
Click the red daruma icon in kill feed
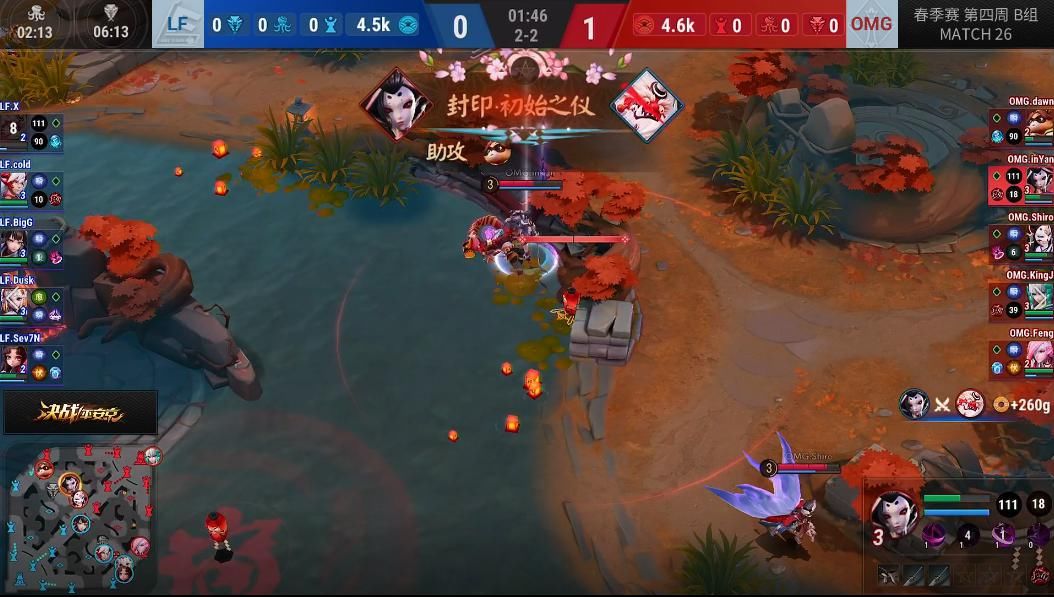click(x=969, y=404)
